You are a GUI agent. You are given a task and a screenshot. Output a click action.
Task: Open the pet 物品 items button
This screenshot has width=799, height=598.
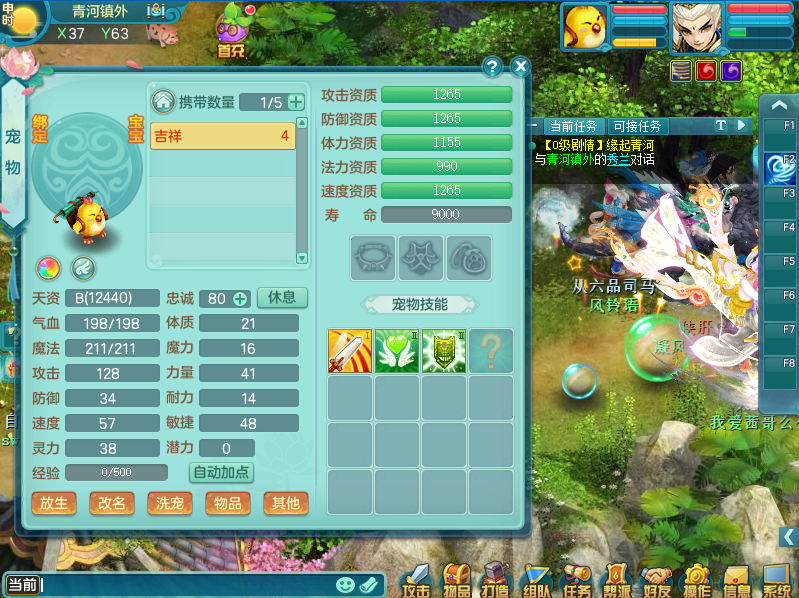[228, 503]
